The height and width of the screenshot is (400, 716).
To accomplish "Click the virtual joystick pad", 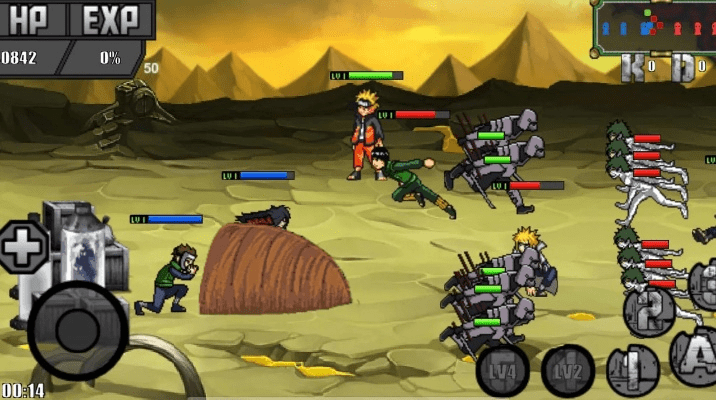I will coord(77,330).
